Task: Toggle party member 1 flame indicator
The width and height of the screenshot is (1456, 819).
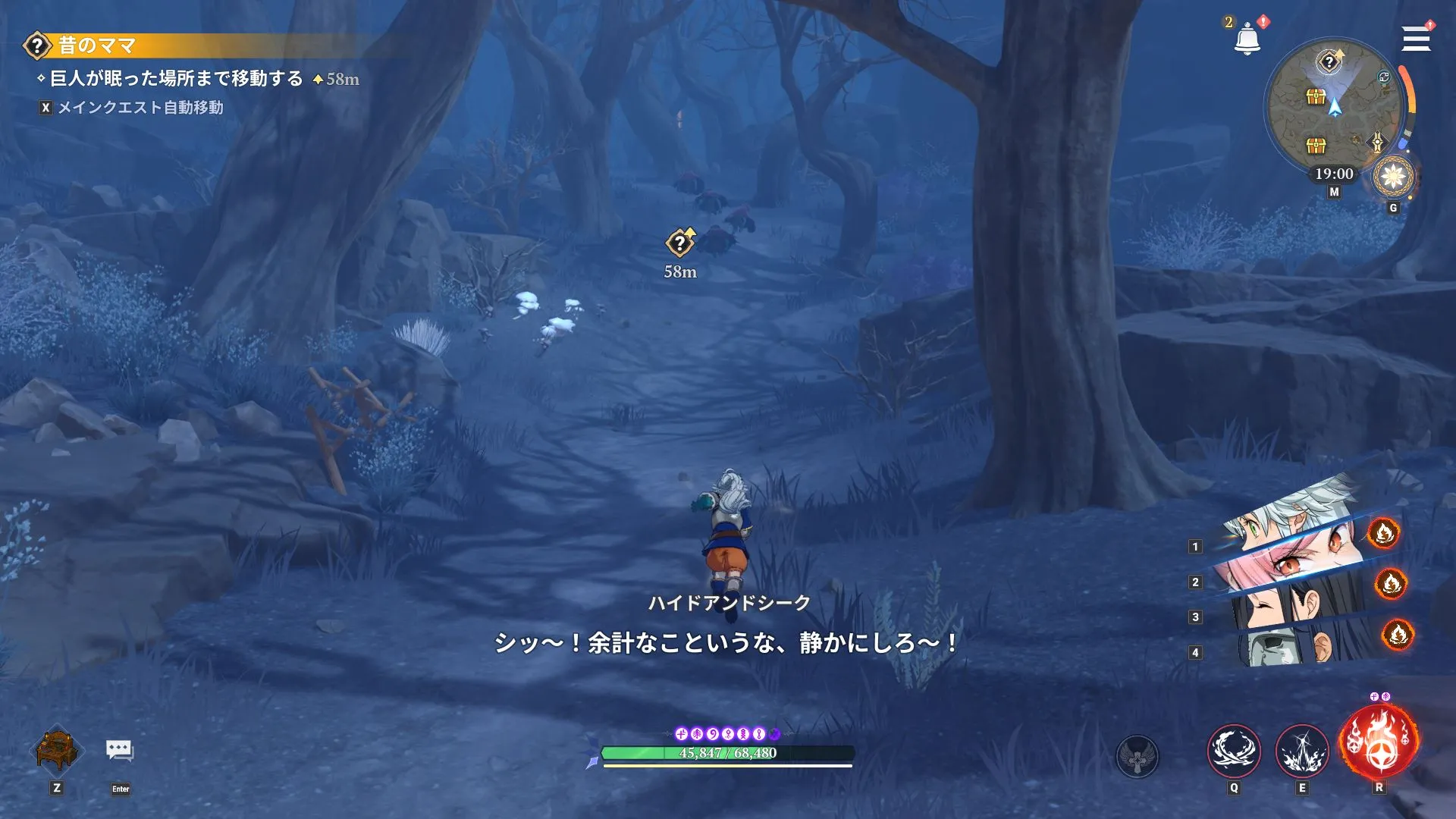Action: tap(1385, 533)
